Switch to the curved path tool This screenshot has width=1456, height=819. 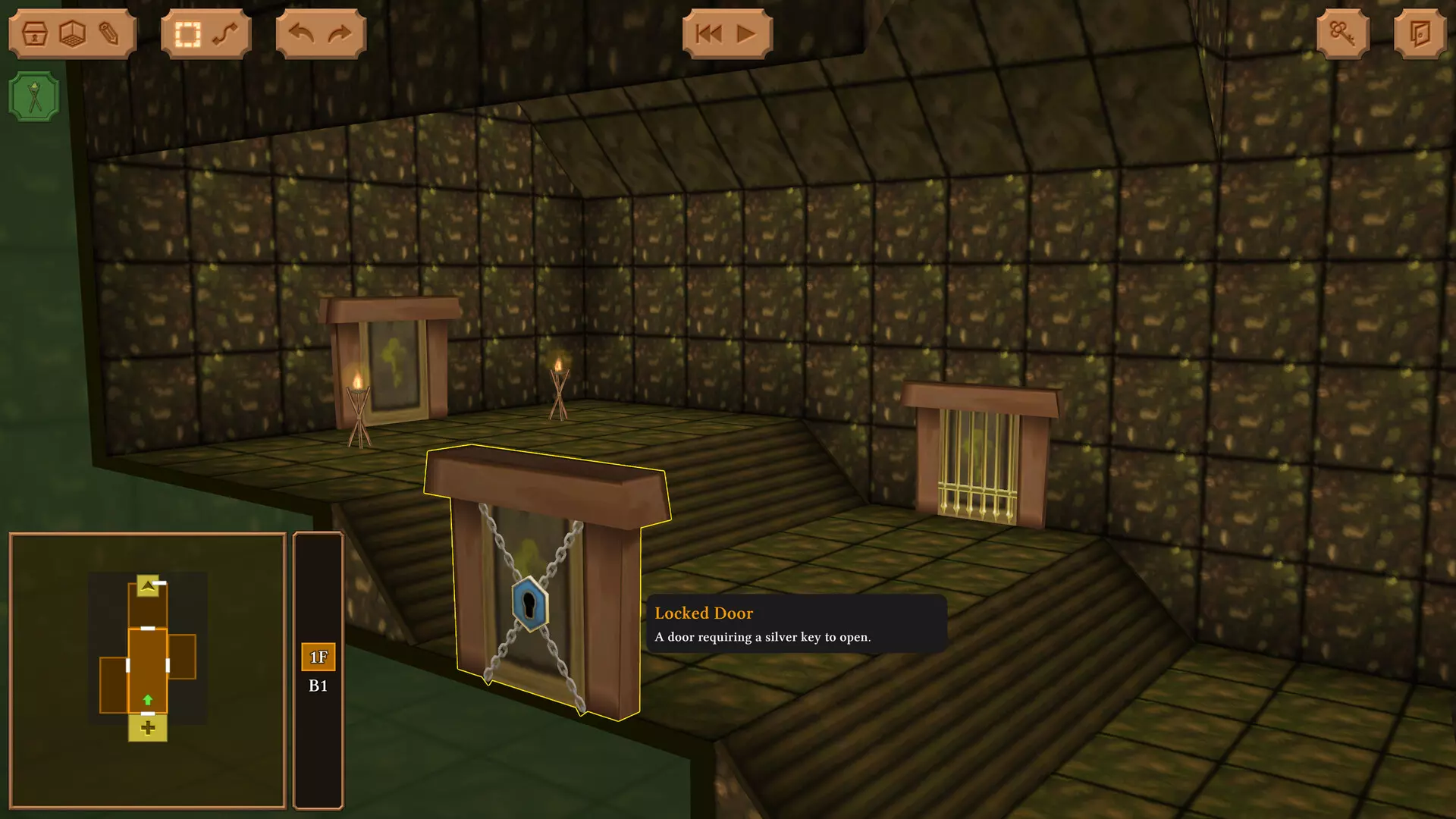225,34
